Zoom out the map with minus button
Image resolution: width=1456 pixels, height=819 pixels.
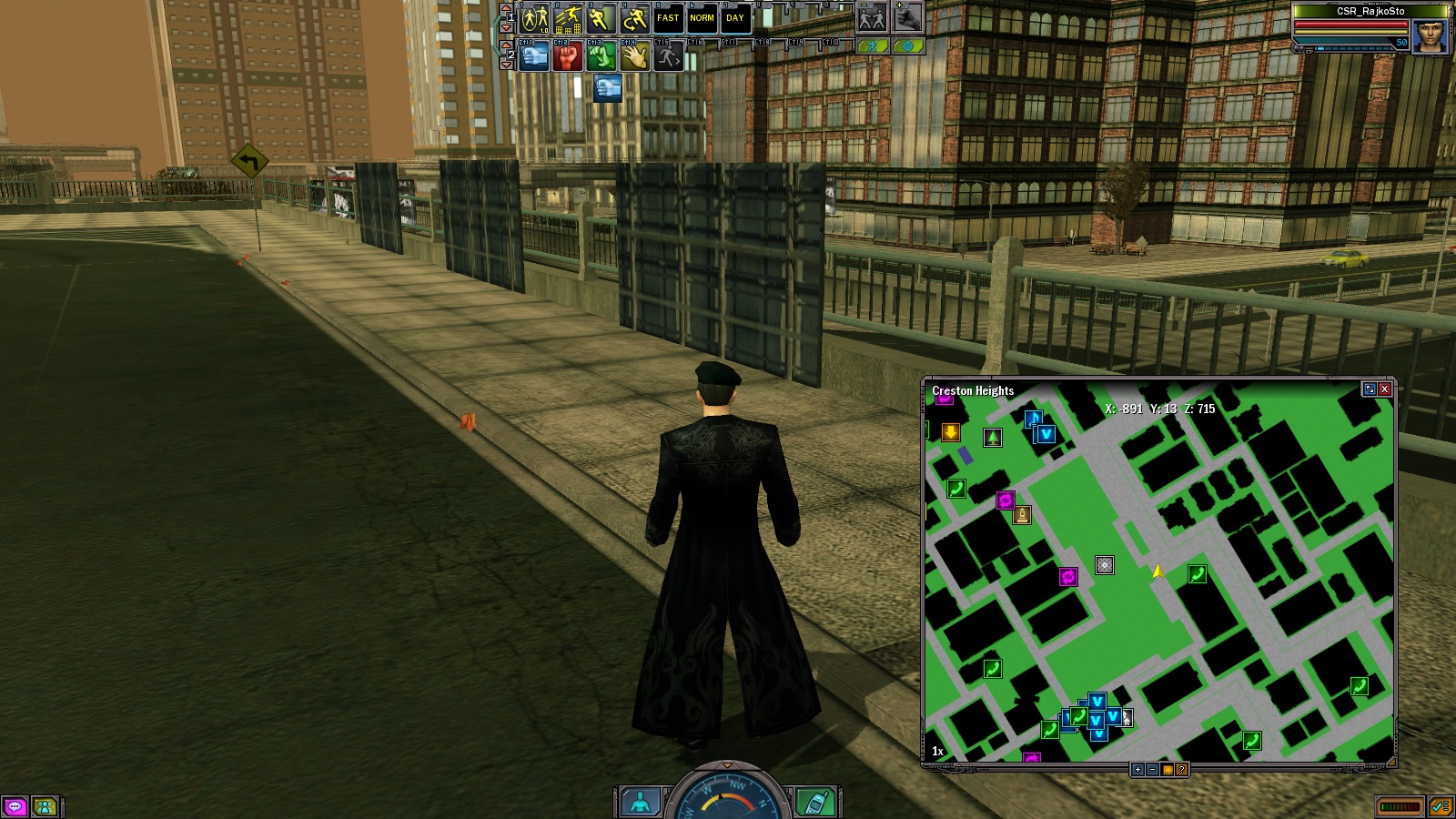click(x=1152, y=770)
